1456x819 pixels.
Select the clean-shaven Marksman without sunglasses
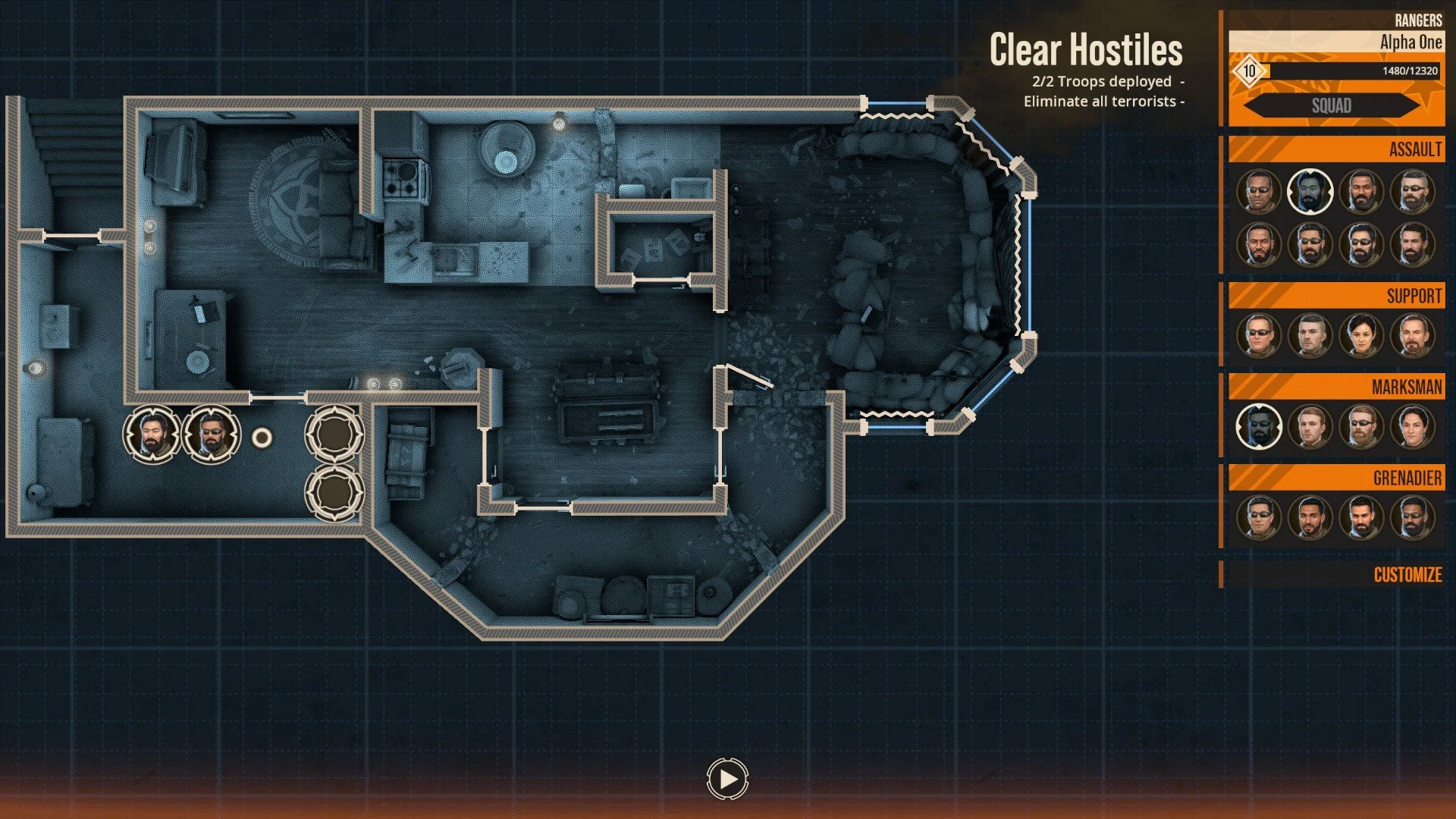pos(1310,427)
